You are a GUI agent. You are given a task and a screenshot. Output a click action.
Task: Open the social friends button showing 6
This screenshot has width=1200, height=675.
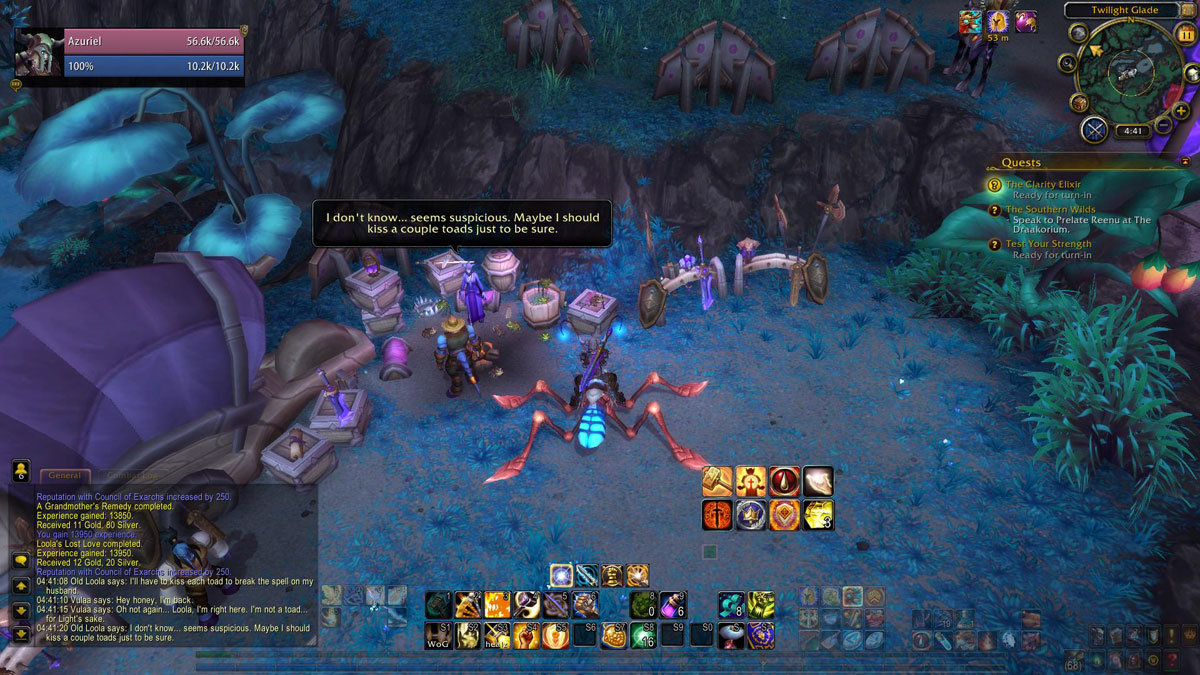(20, 471)
